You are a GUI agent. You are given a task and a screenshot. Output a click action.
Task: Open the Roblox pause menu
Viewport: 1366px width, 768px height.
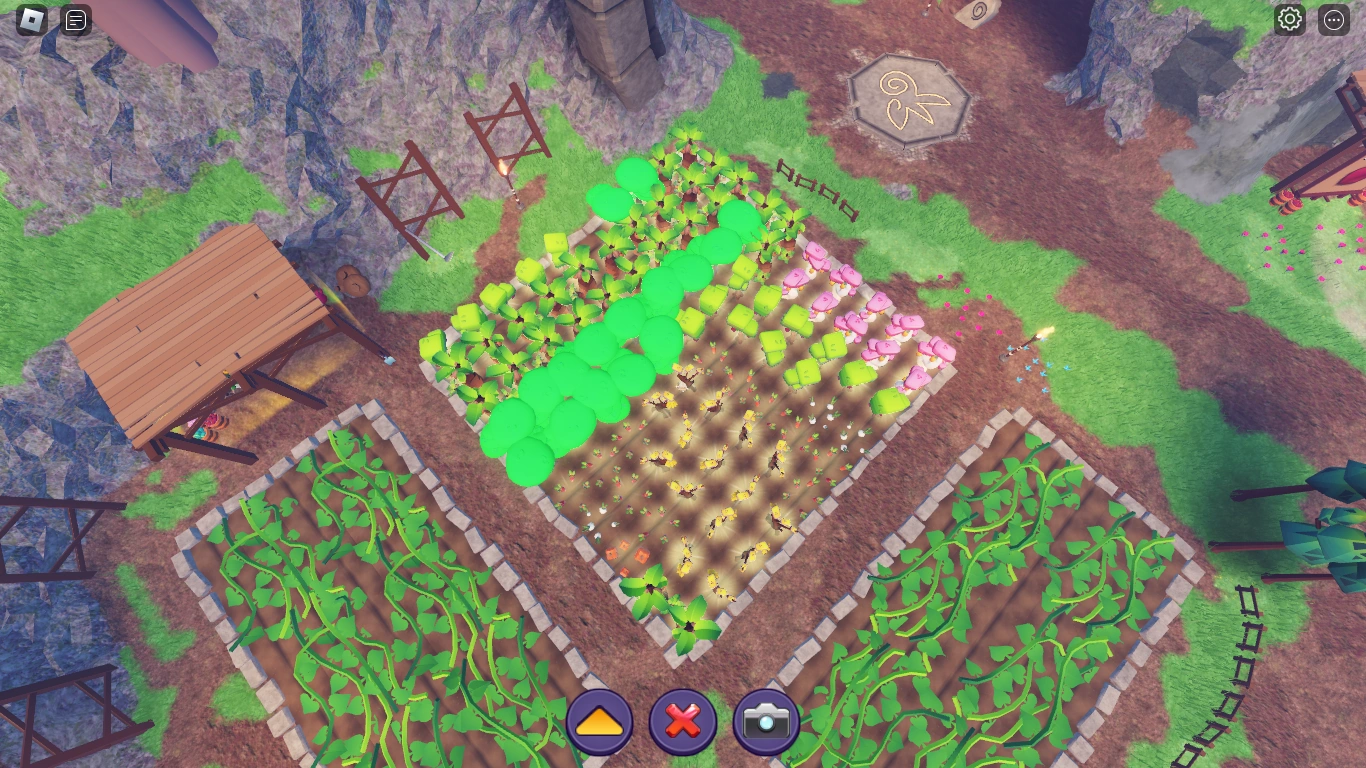click(x=30, y=19)
